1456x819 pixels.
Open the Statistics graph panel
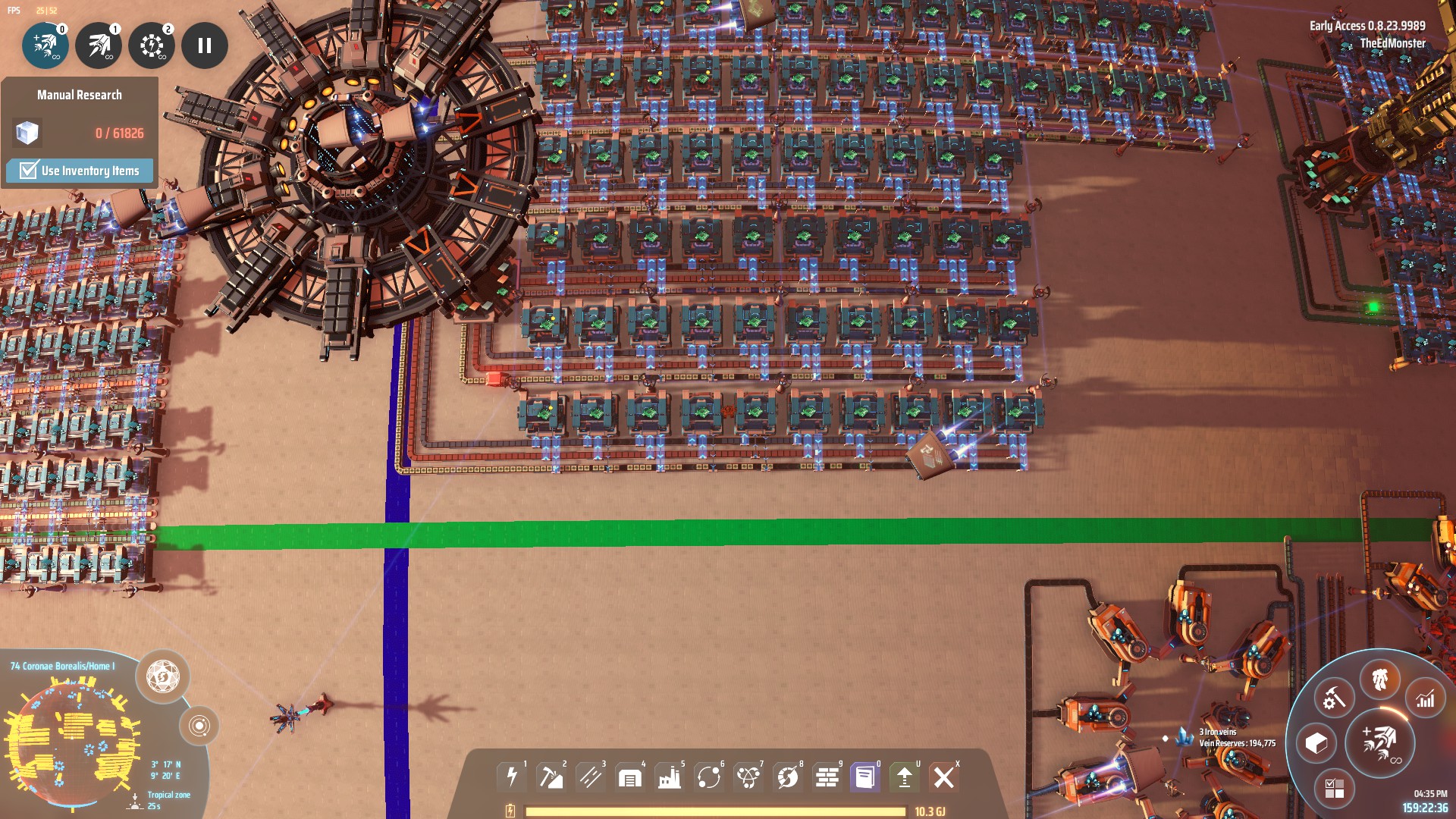1425,699
